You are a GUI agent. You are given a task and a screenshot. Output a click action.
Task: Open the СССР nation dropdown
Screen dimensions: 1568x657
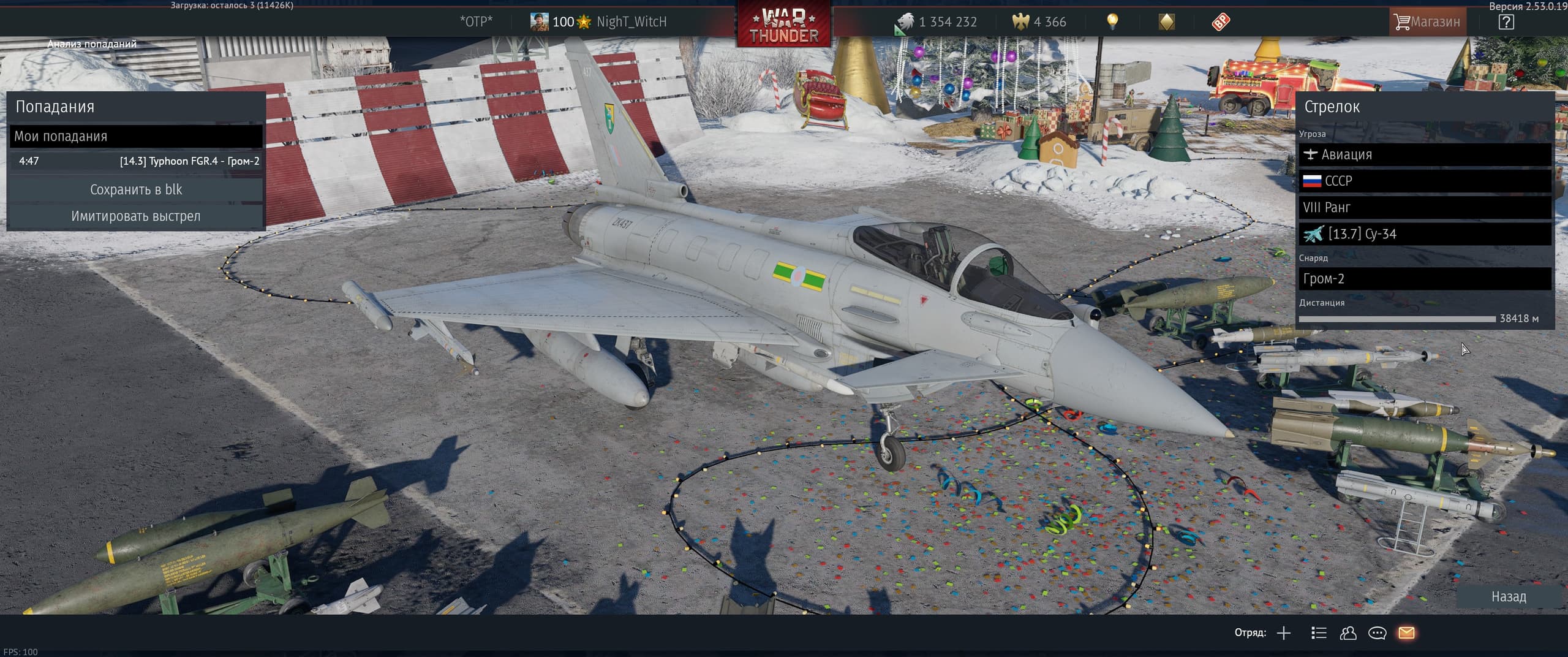[x=1425, y=181]
